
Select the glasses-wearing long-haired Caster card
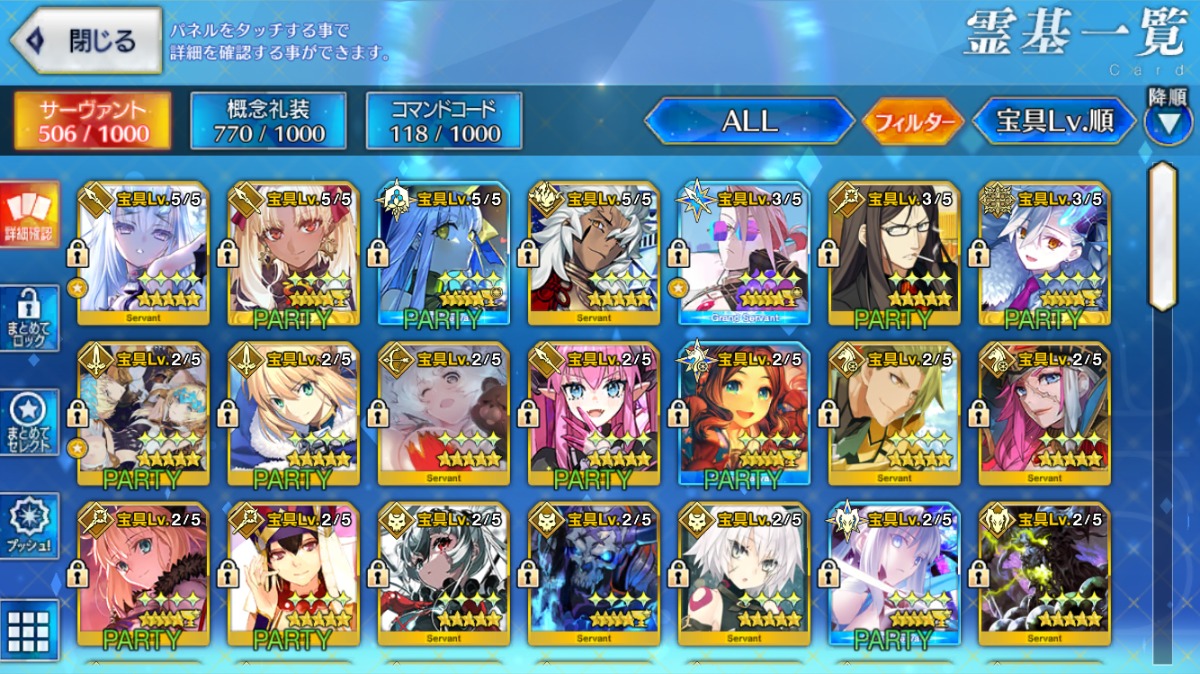pos(893,253)
